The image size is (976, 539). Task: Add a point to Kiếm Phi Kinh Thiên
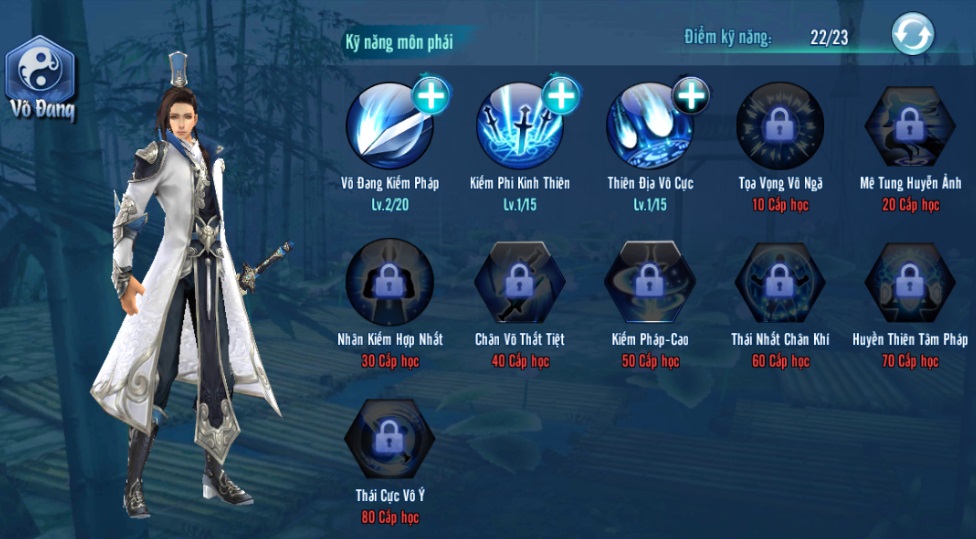[x=561, y=95]
